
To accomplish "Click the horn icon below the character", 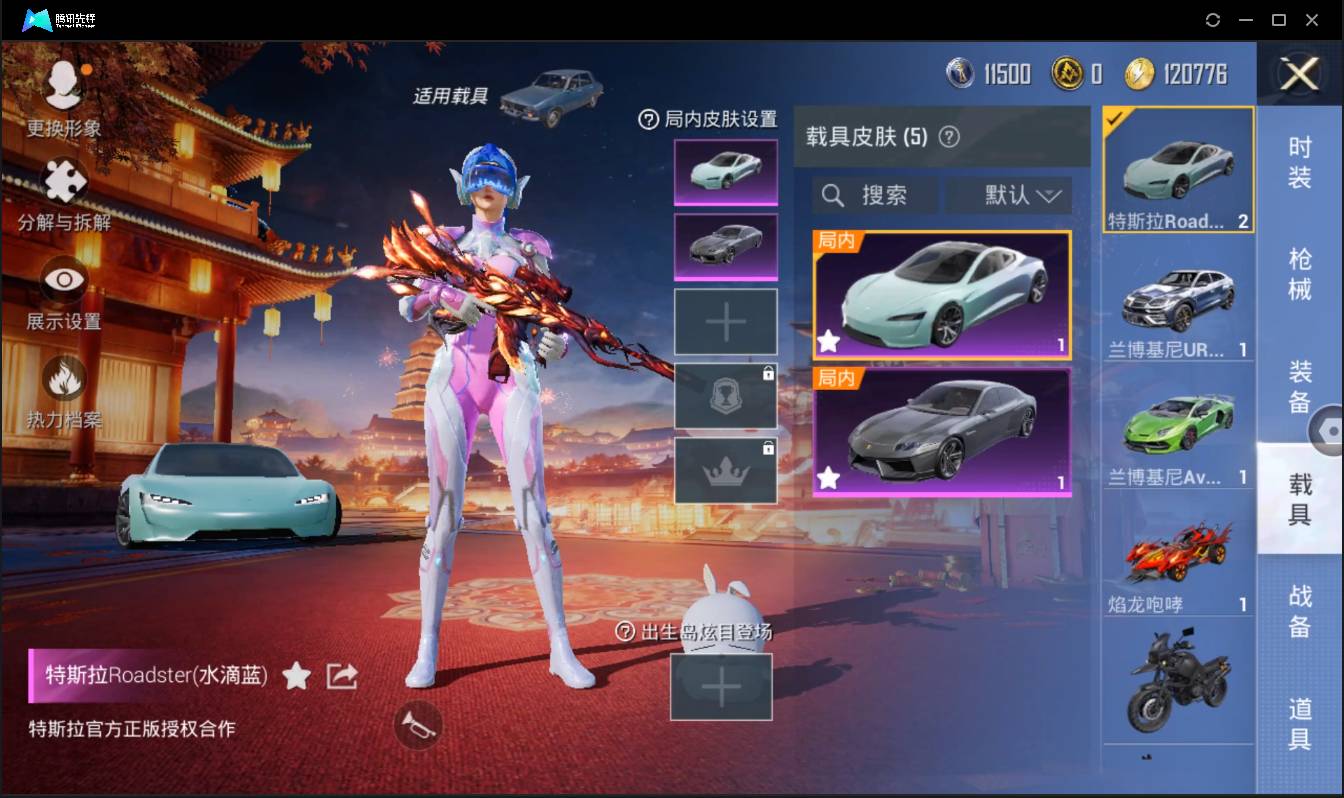I will (x=419, y=726).
